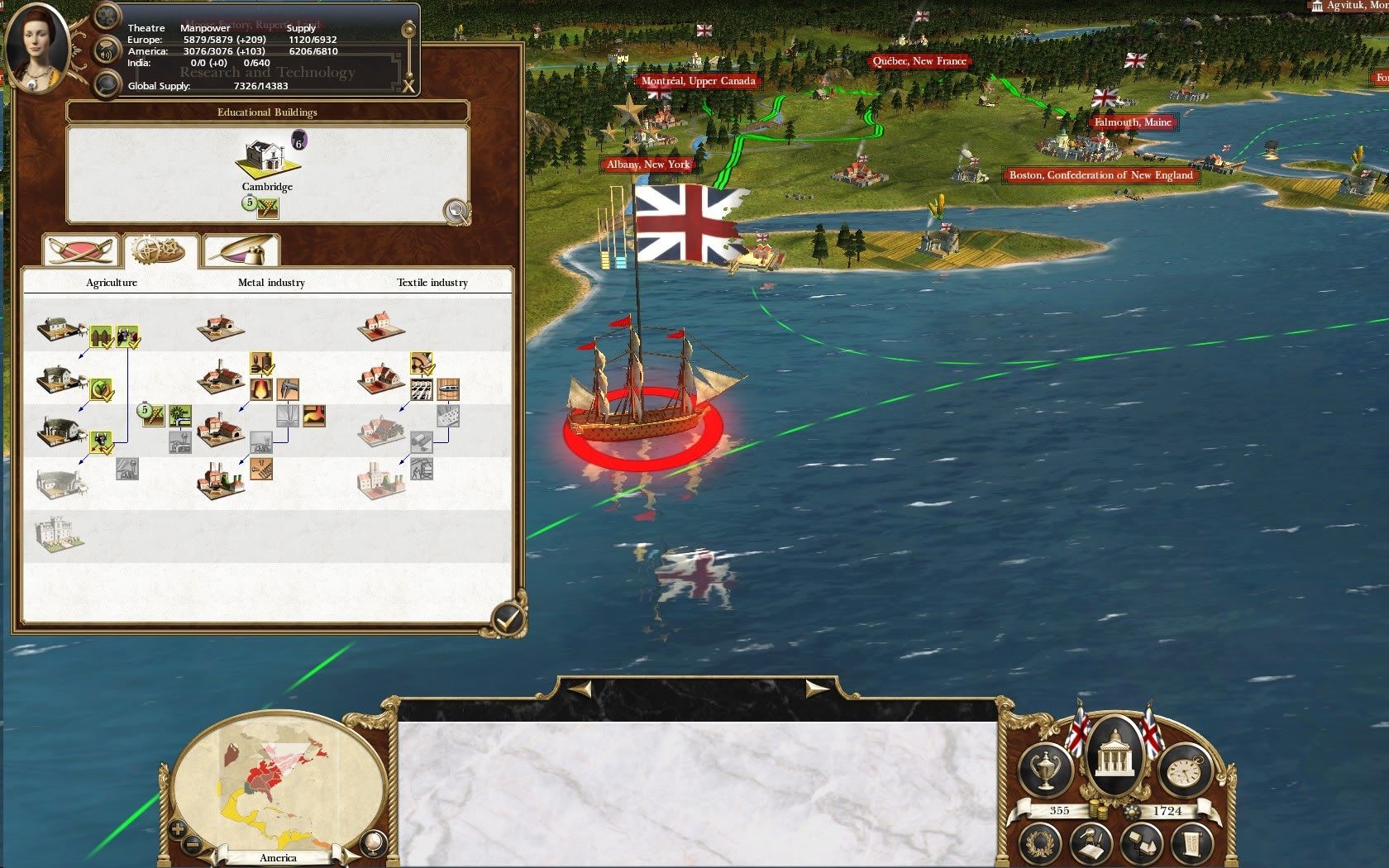Click the advisor portrait
Viewport: 1389px width, 868px height.
click(36, 45)
